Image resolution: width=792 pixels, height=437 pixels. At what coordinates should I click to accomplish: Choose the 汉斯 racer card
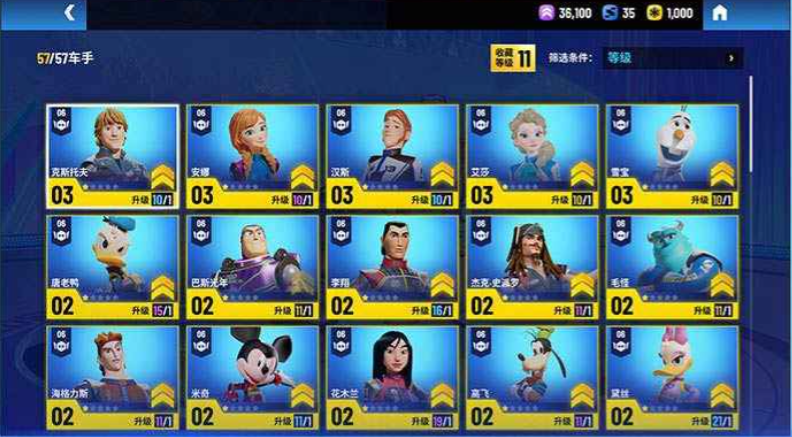click(392, 154)
